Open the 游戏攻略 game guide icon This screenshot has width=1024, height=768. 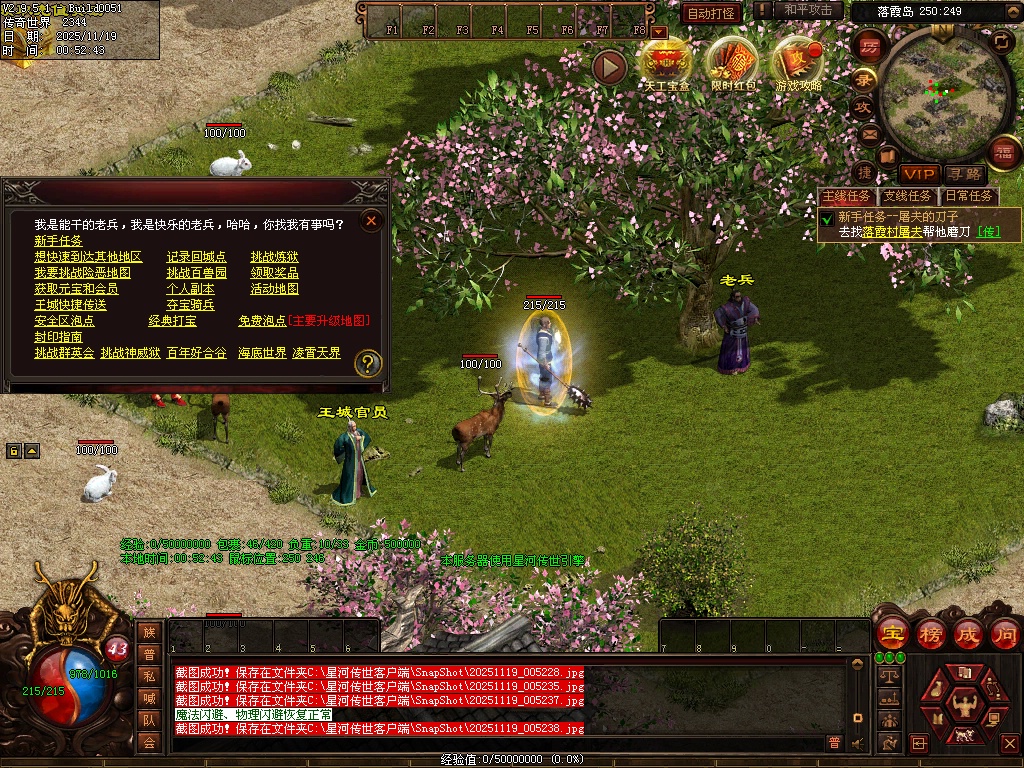coord(798,64)
